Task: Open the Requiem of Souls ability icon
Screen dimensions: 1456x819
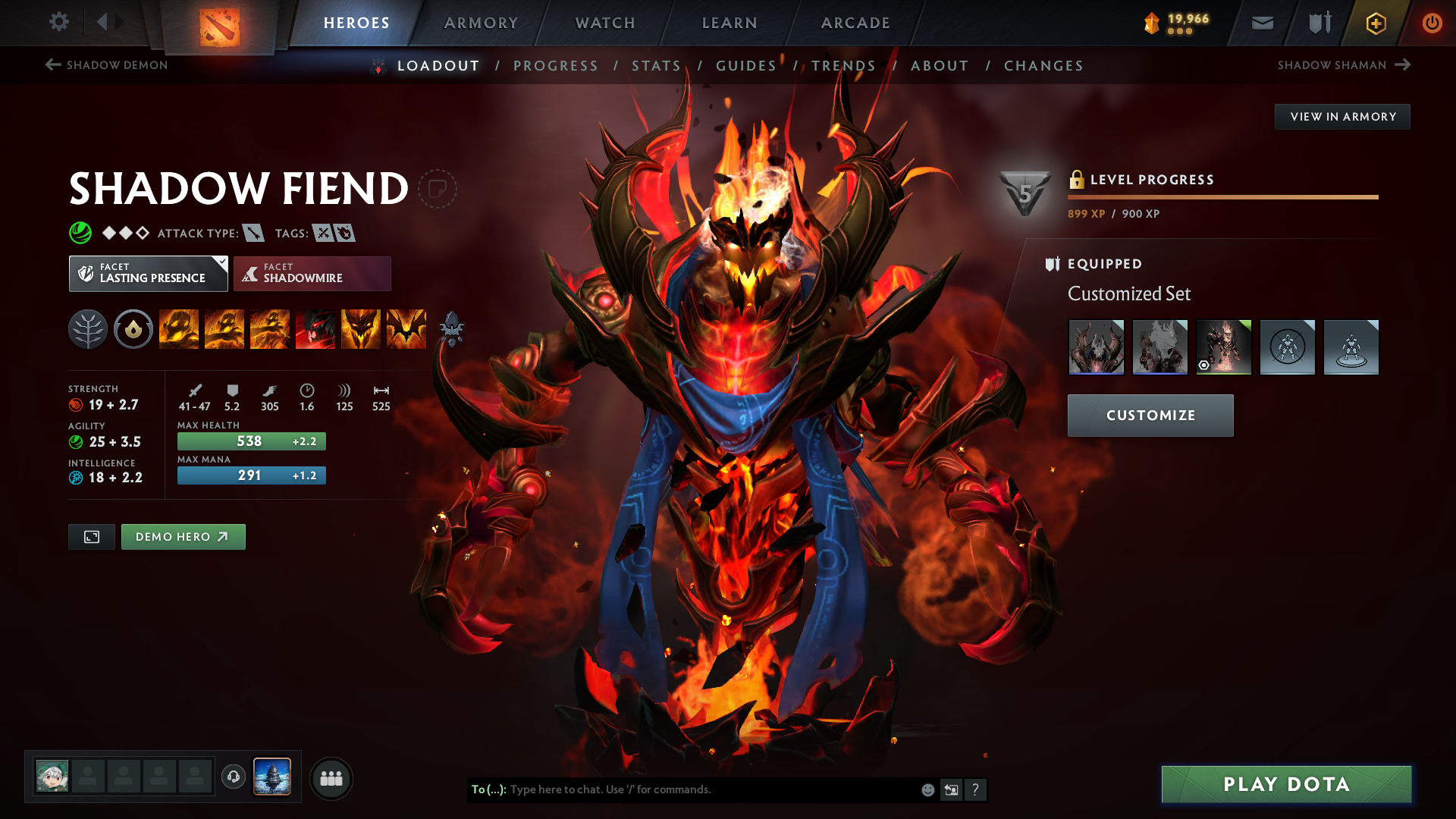Action: (x=406, y=329)
